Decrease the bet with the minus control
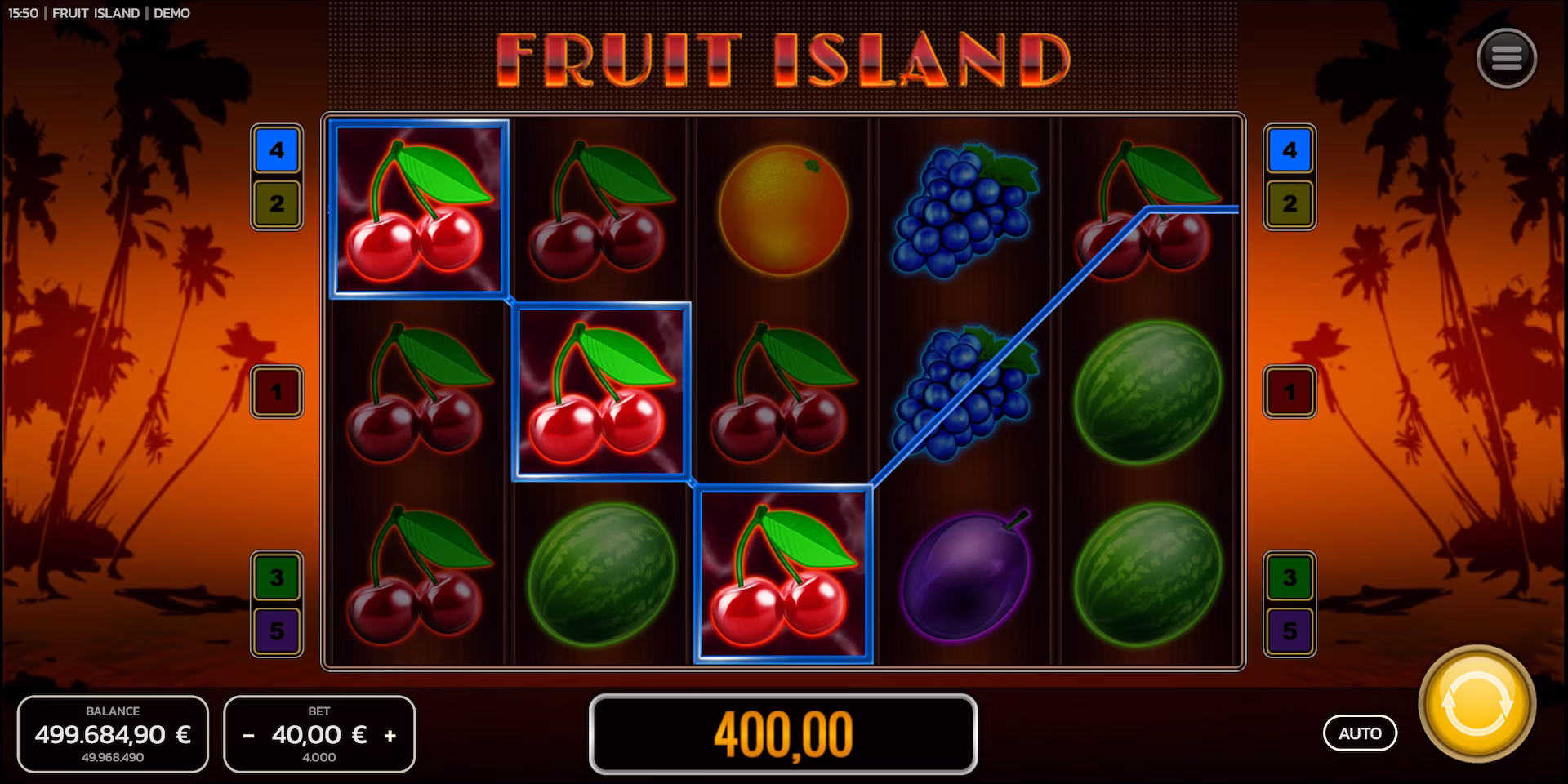 click(x=247, y=734)
